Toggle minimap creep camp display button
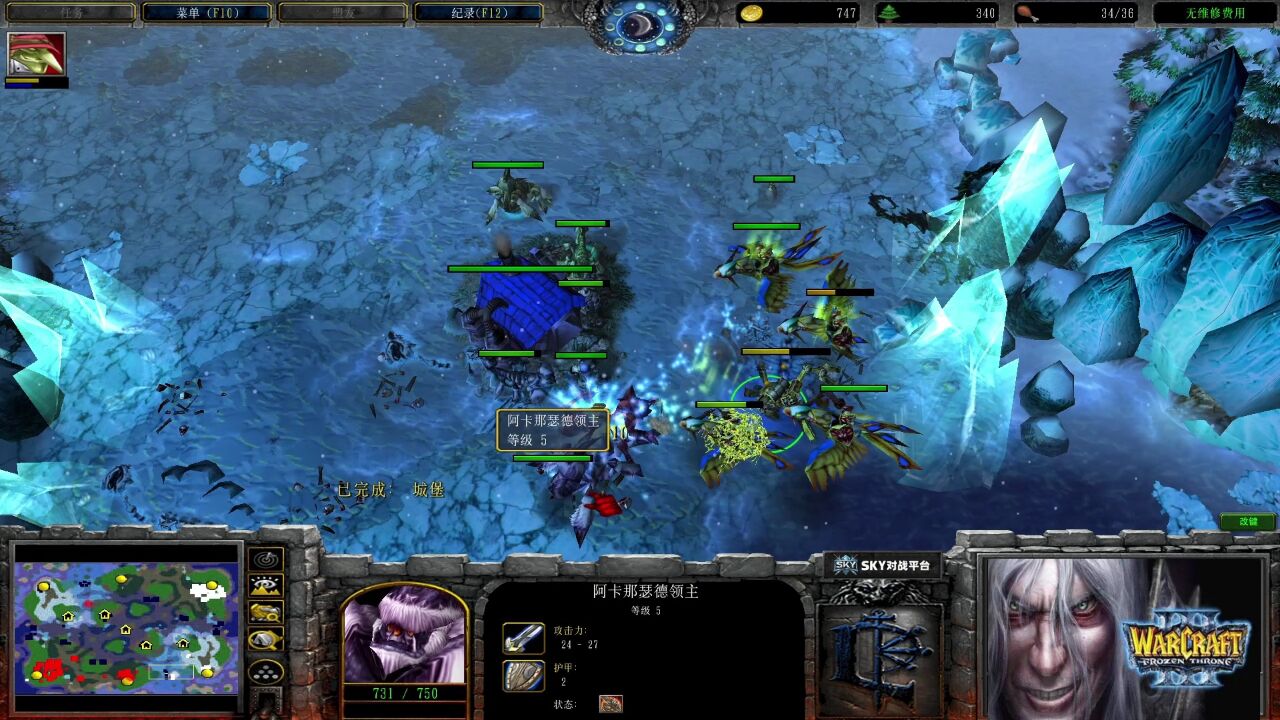 tap(266, 640)
